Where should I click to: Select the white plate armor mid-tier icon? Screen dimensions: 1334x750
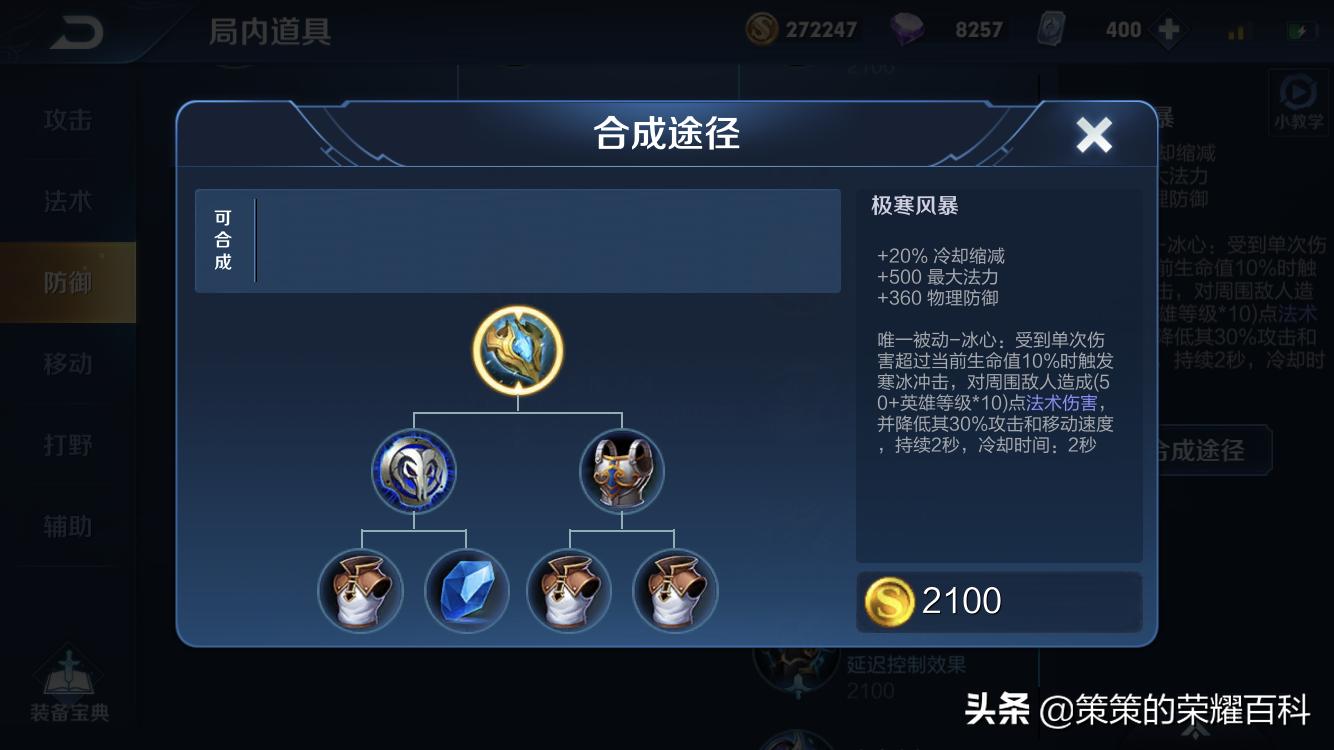coord(620,470)
